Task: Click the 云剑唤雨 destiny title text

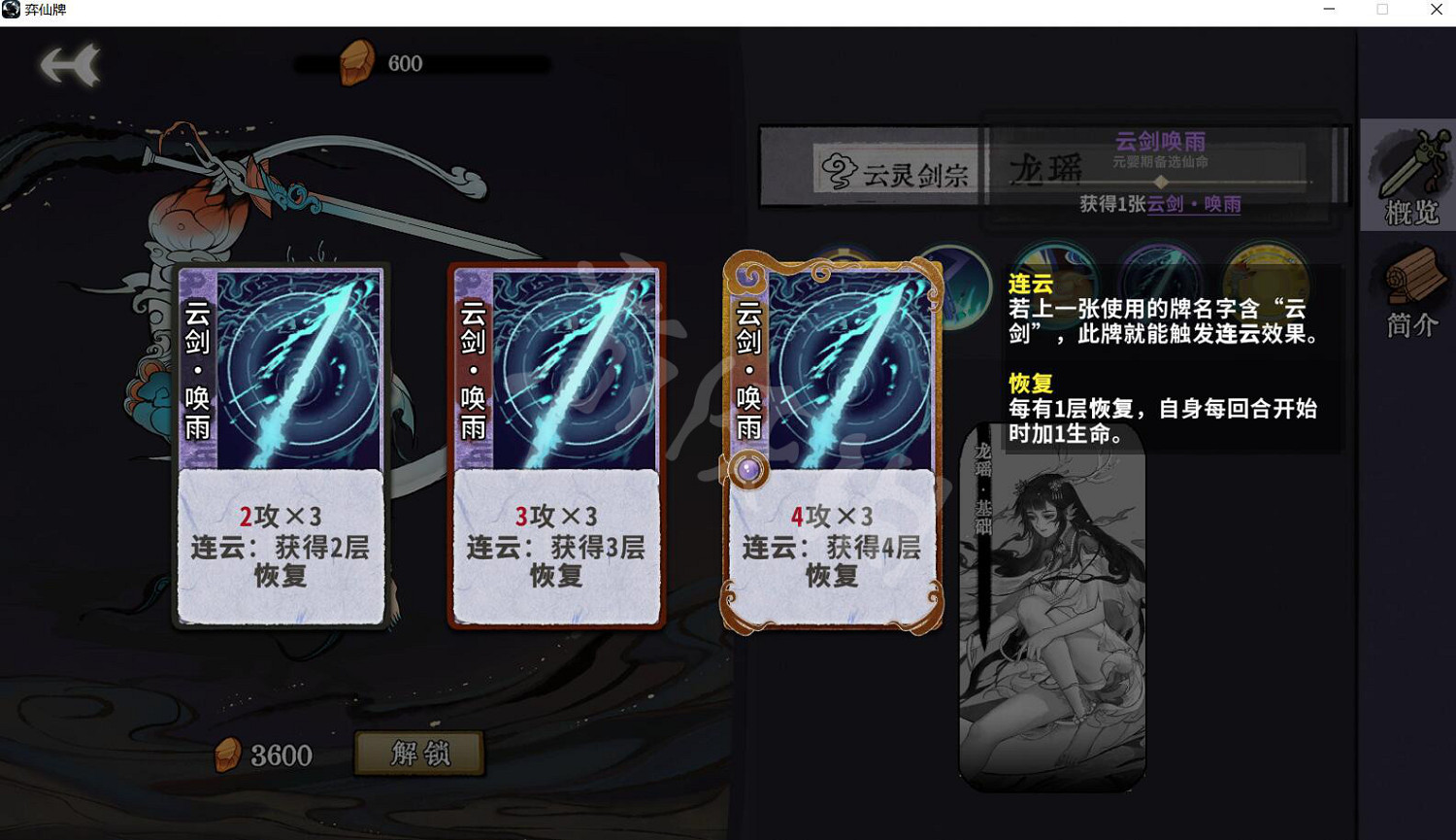Action: click(x=1161, y=142)
